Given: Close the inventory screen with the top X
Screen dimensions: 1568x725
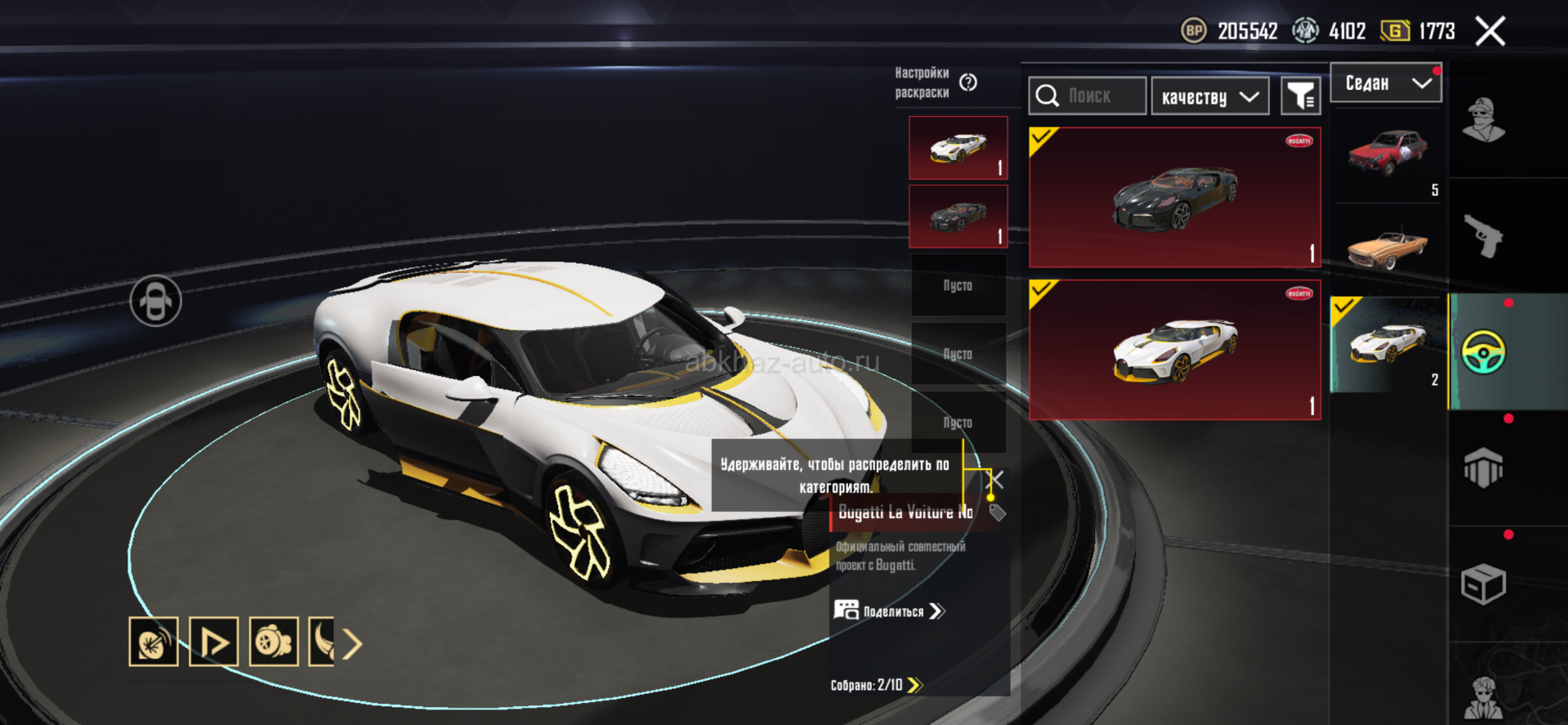Looking at the screenshot, I should tap(1490, 32).
